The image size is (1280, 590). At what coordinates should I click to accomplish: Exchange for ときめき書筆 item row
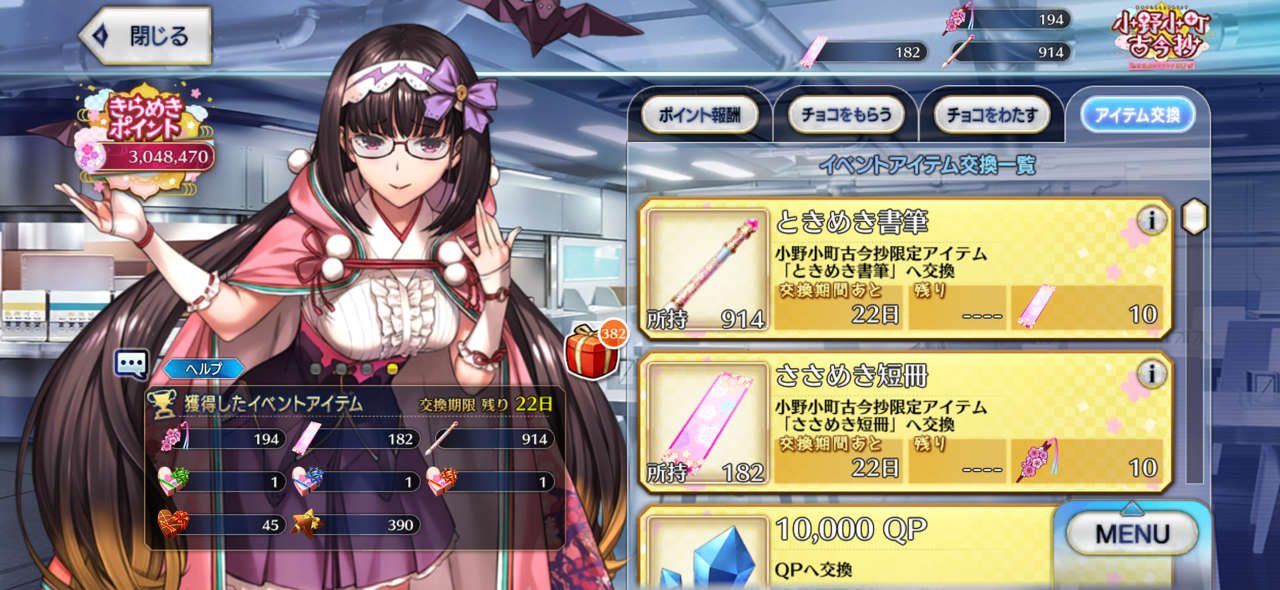click(905, 268)
